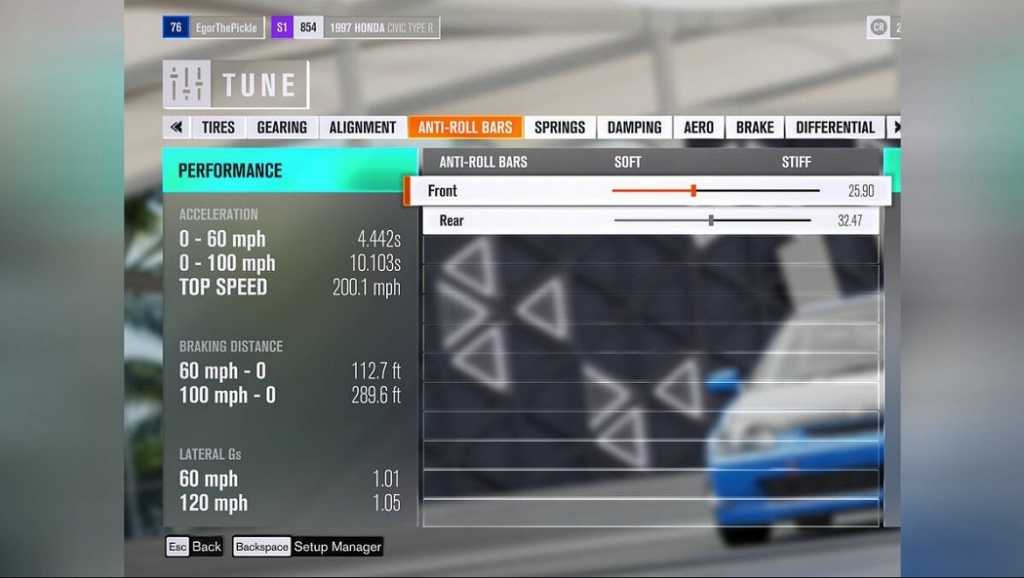This screenshot has height=578, width=1024.
Task: Adjust the Rear anti-roll bar slider
Action: [711, 220]
